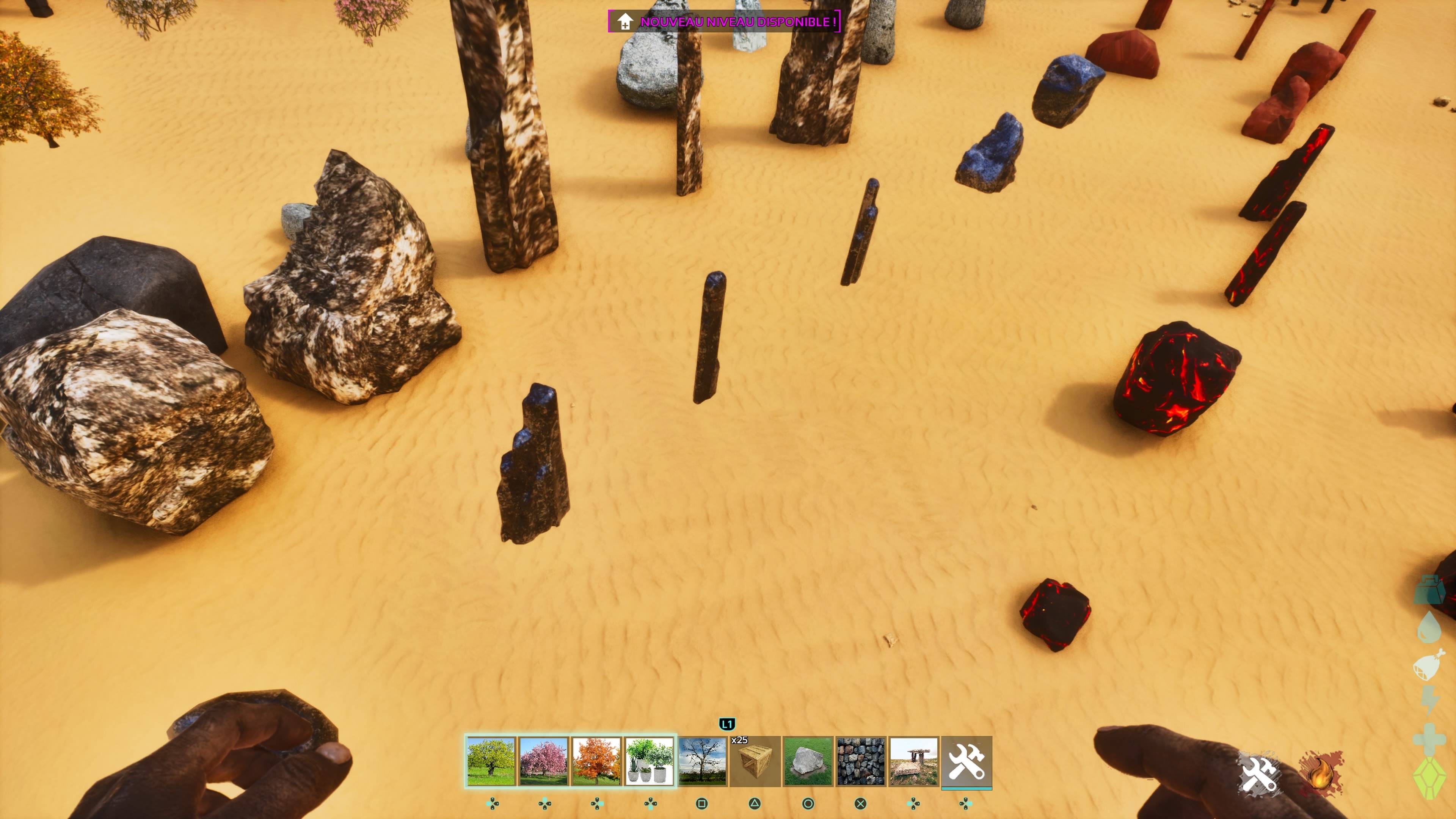Pick the grey boulder on grass slot
Viewport: 1456px width, 819px height.
(808, 761)
